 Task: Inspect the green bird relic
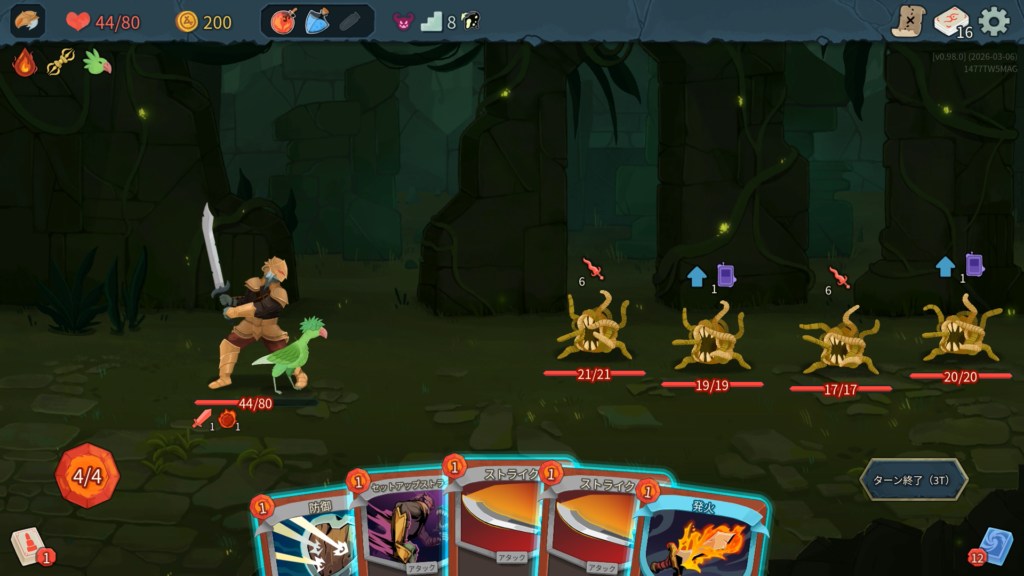[97, 62]
